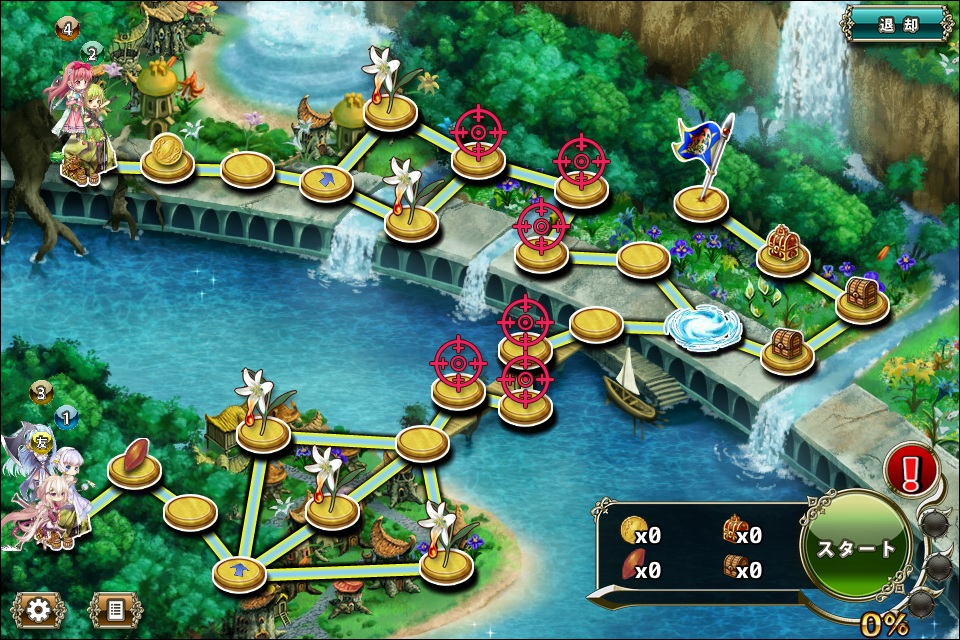The image size is (960, 640).
Task: Click the green スタート start button
Action: [x=856, y=549]
